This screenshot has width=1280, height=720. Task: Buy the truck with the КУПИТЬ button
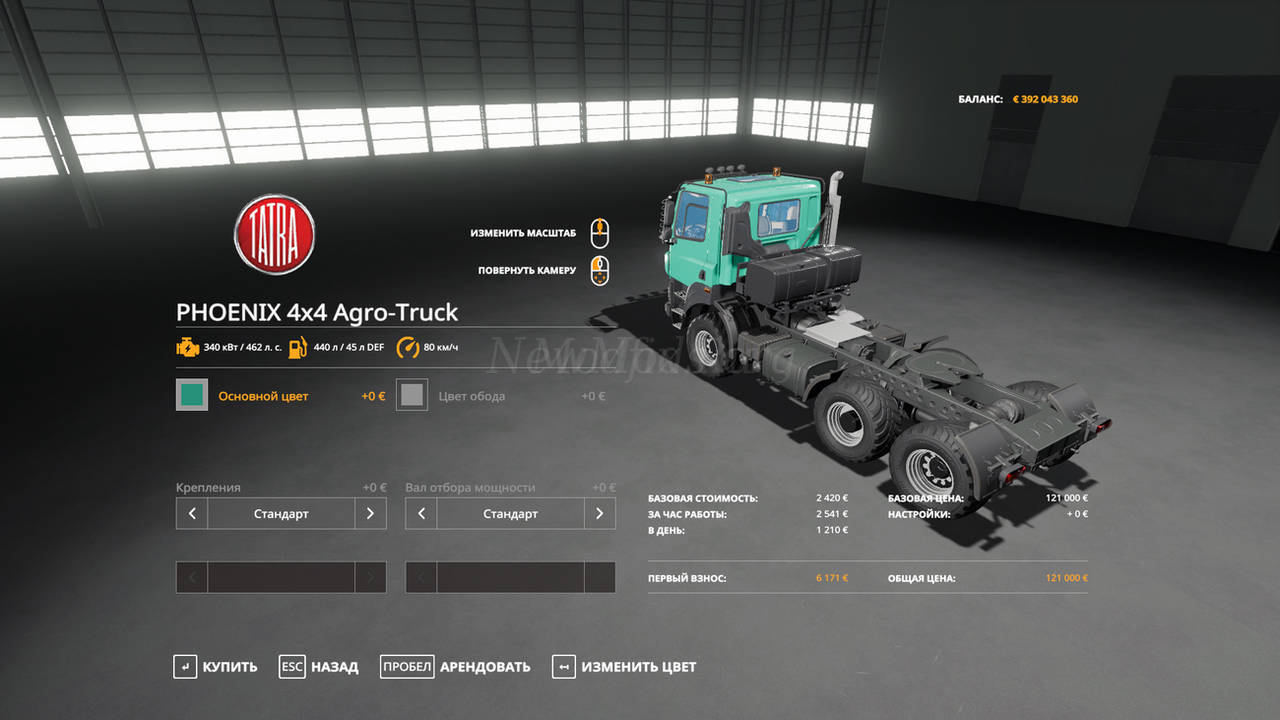pos(215,667)
